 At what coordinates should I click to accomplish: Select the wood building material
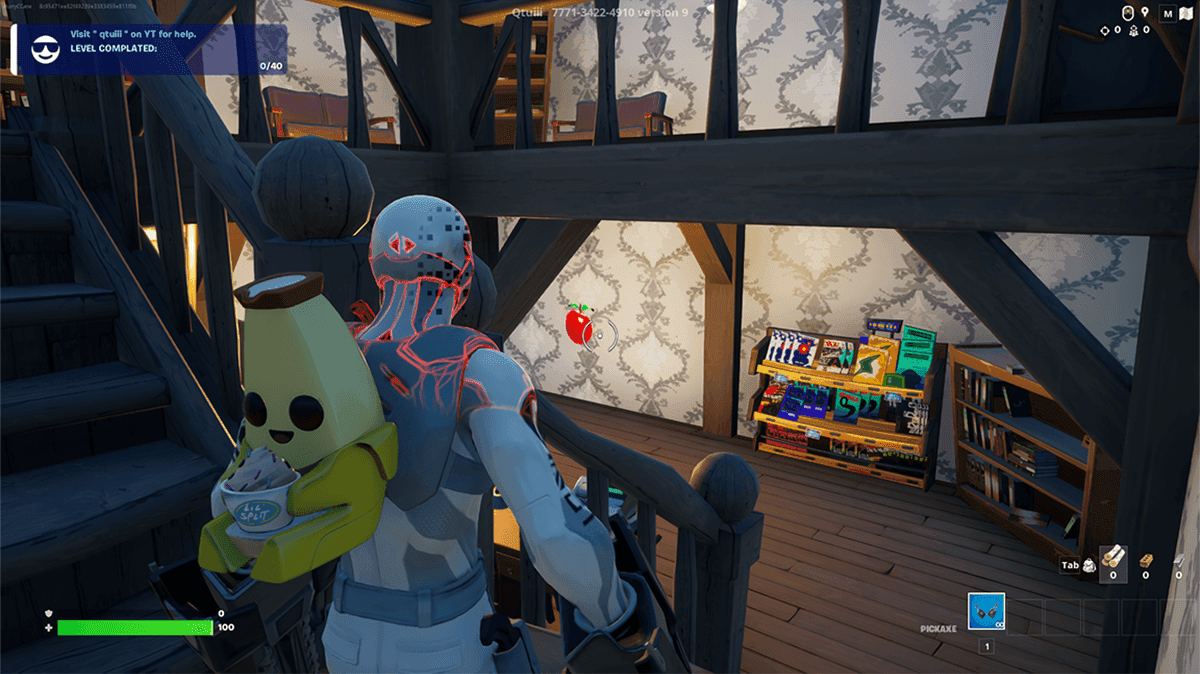pos(1112,560)
